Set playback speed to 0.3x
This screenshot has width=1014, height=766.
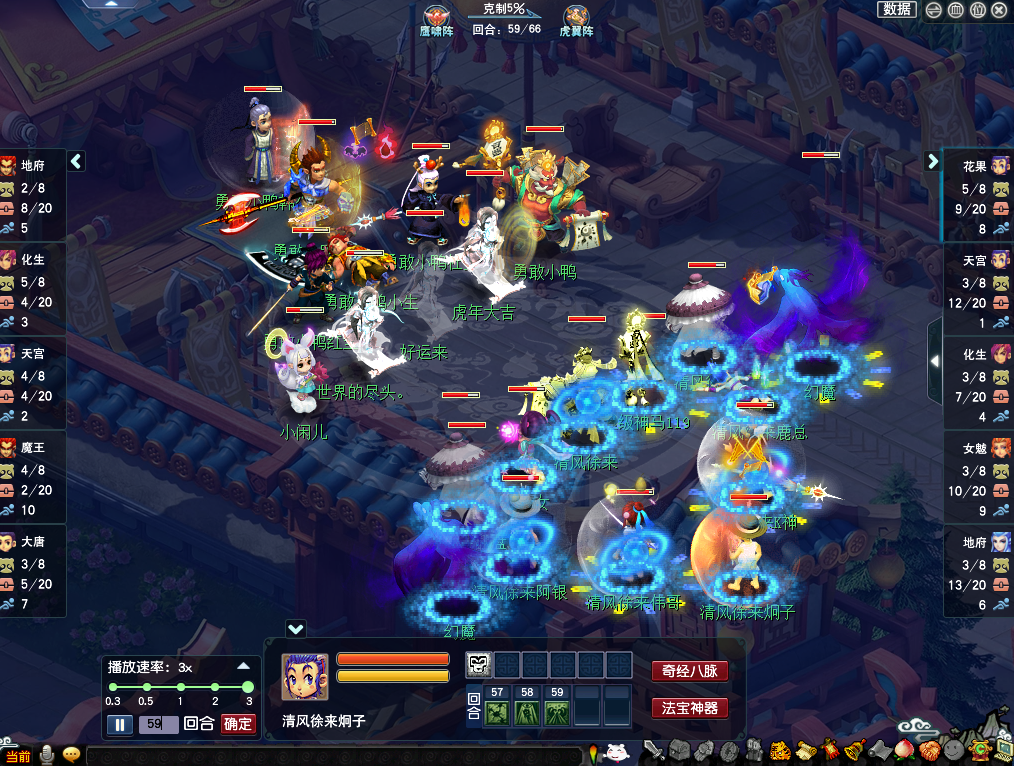click(113, 687)
